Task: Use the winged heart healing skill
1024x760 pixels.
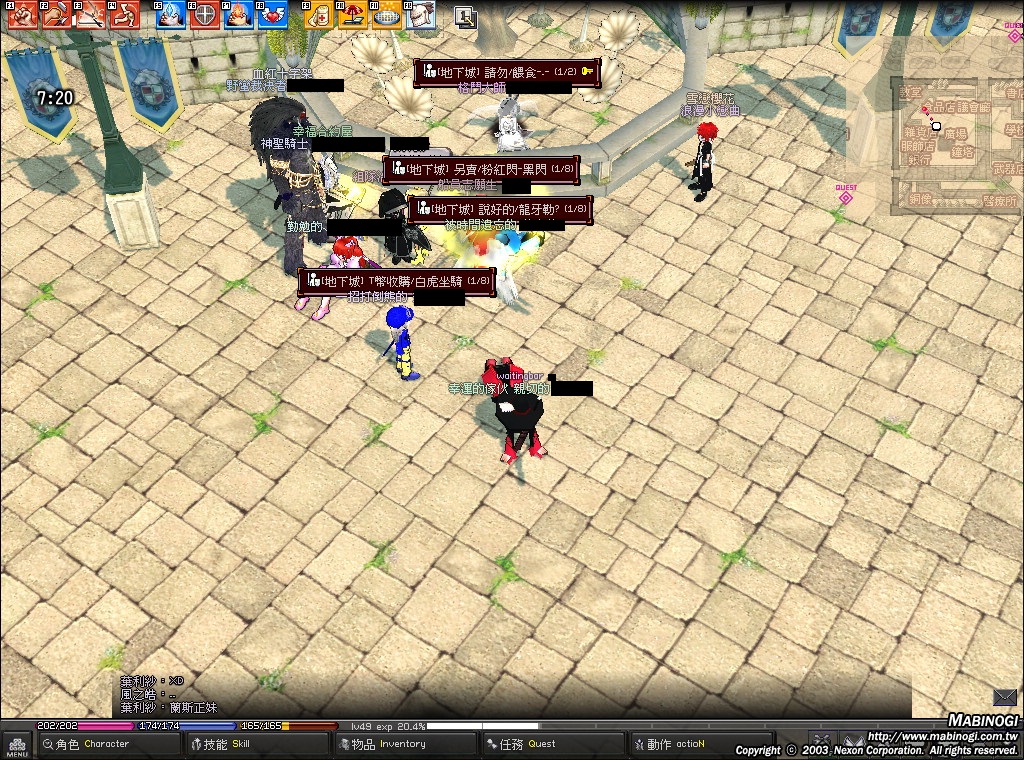Action: point(273,14)
